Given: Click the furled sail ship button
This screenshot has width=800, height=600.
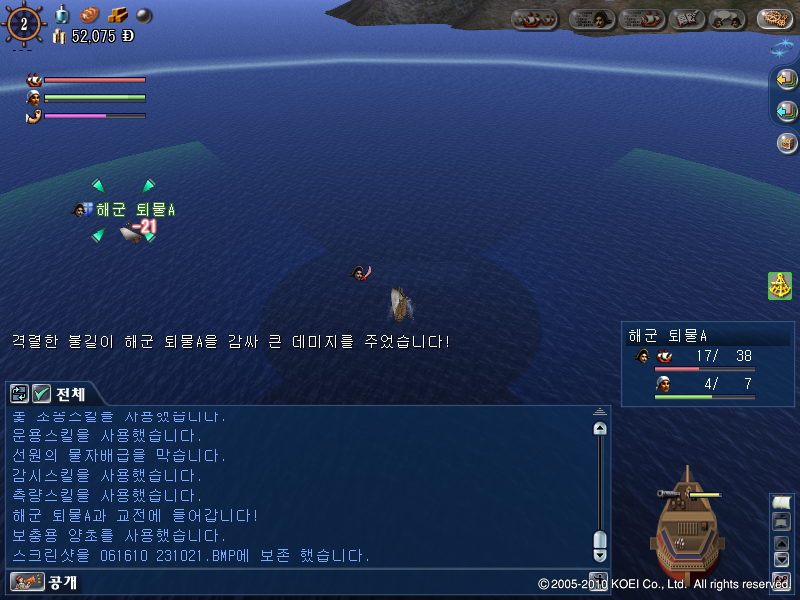Looking at the screenshot, I should 782,522.
